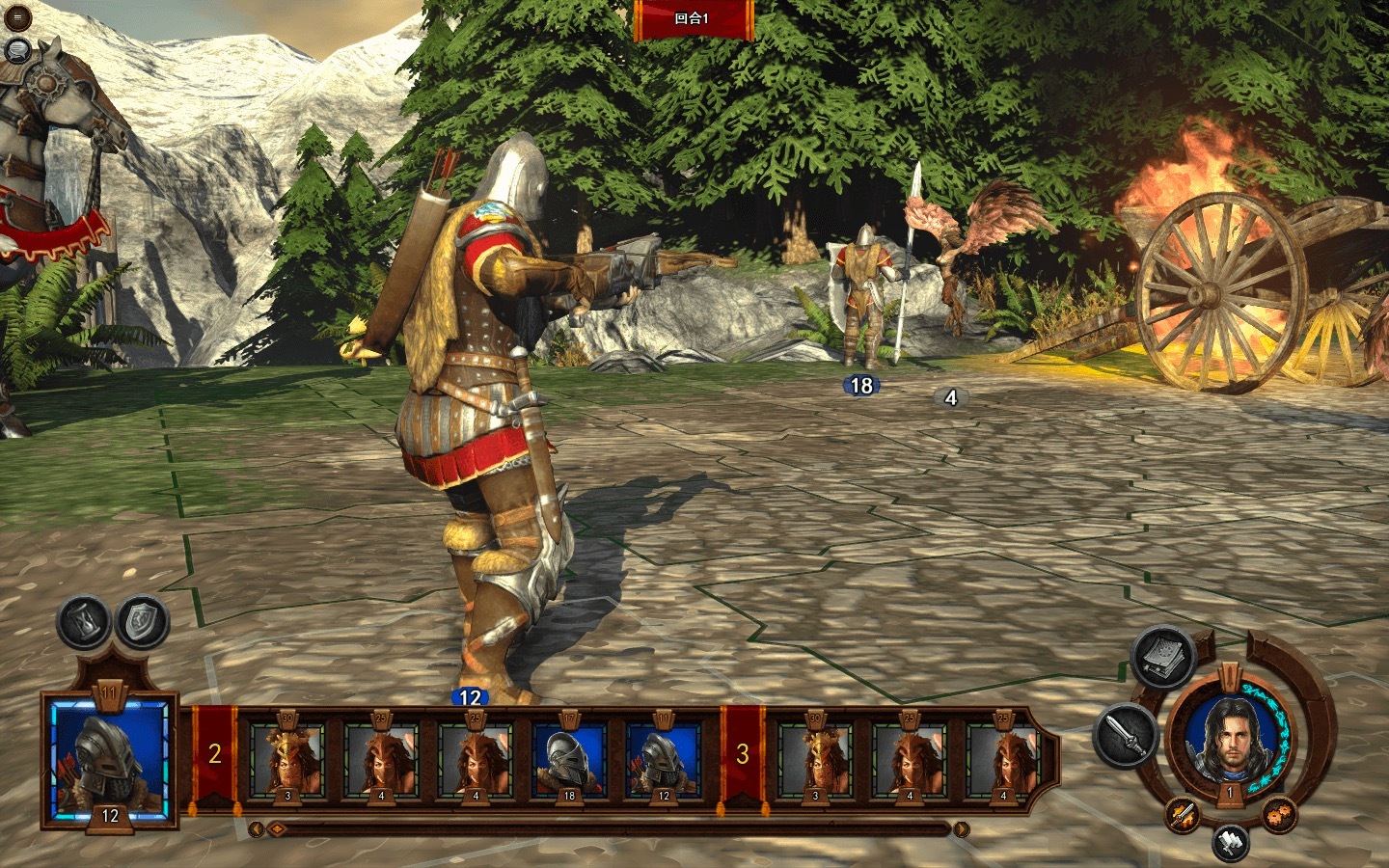
Task: Open the hero spellbook
Action: [x=1161, y=658]
